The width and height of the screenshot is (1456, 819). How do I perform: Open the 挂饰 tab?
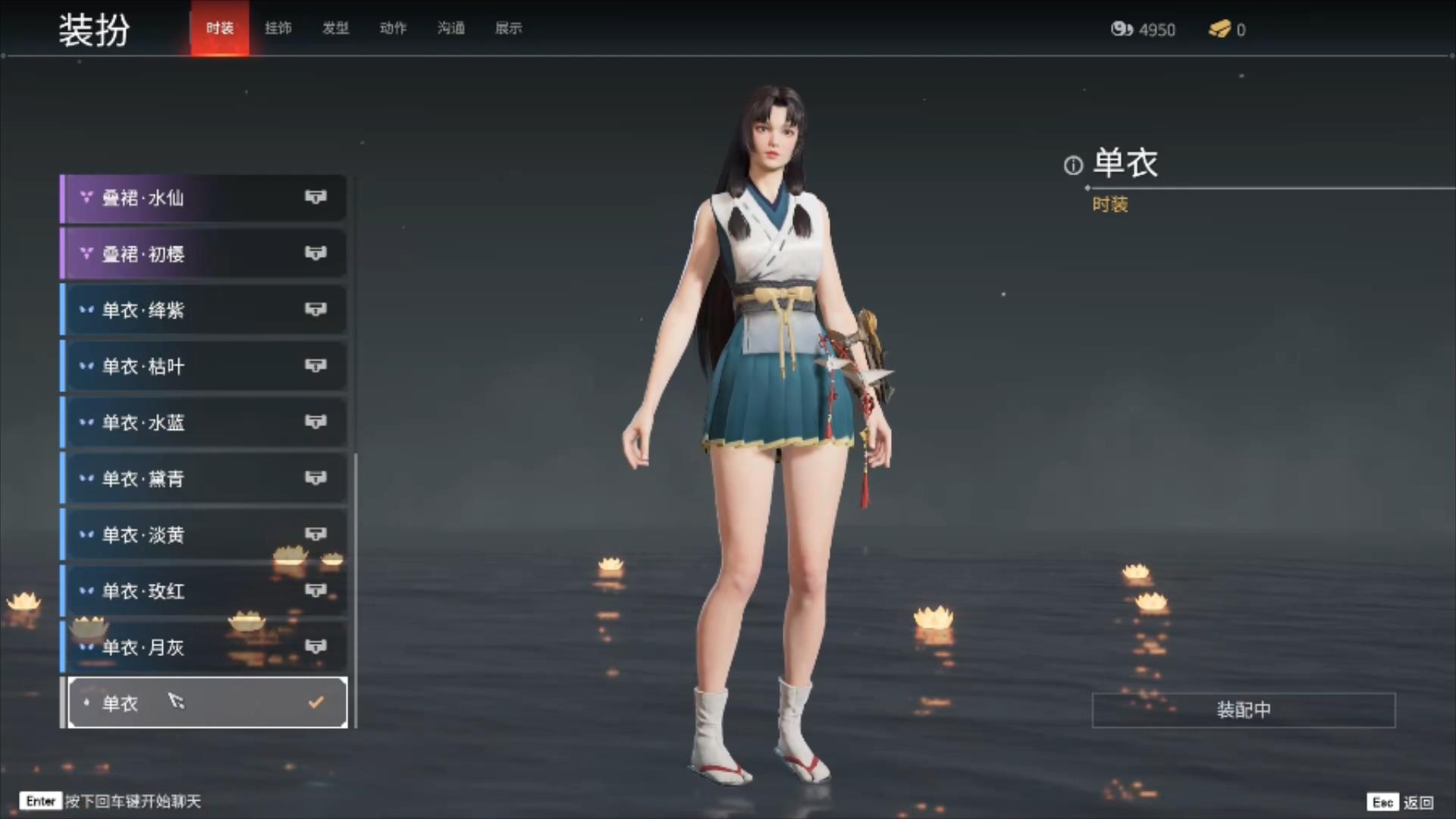278,29
